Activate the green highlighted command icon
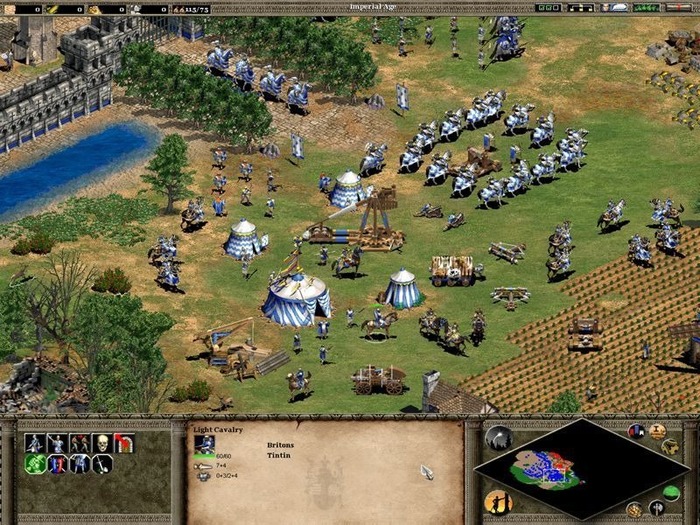This screenshot has height=525, width=700. [36, 464]
